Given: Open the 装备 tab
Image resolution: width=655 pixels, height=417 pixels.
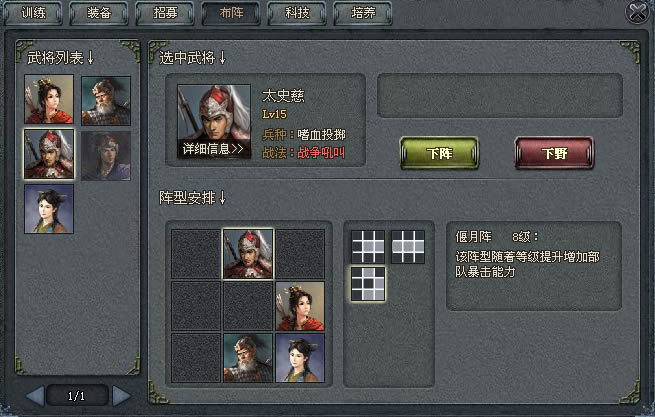Looking at the screenshot, I should pyautogui.click(x=99, y=14).
